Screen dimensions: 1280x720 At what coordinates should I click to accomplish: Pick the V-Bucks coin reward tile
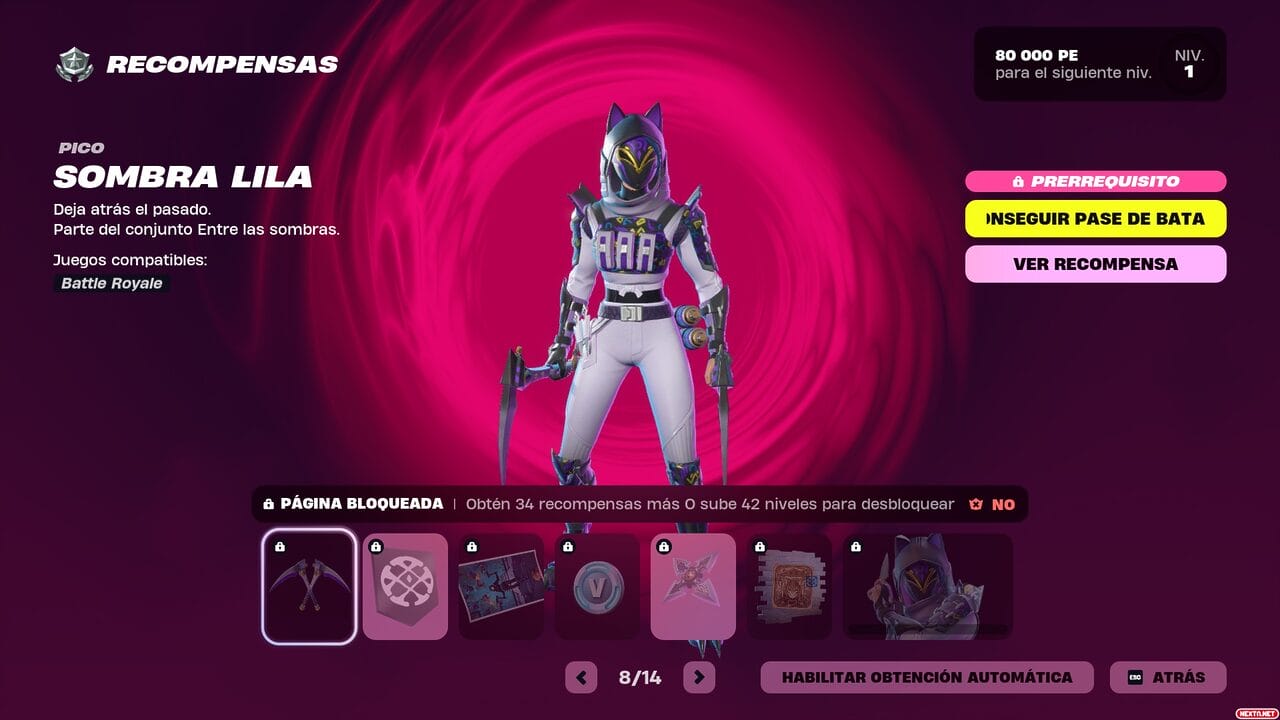[597, 586]
